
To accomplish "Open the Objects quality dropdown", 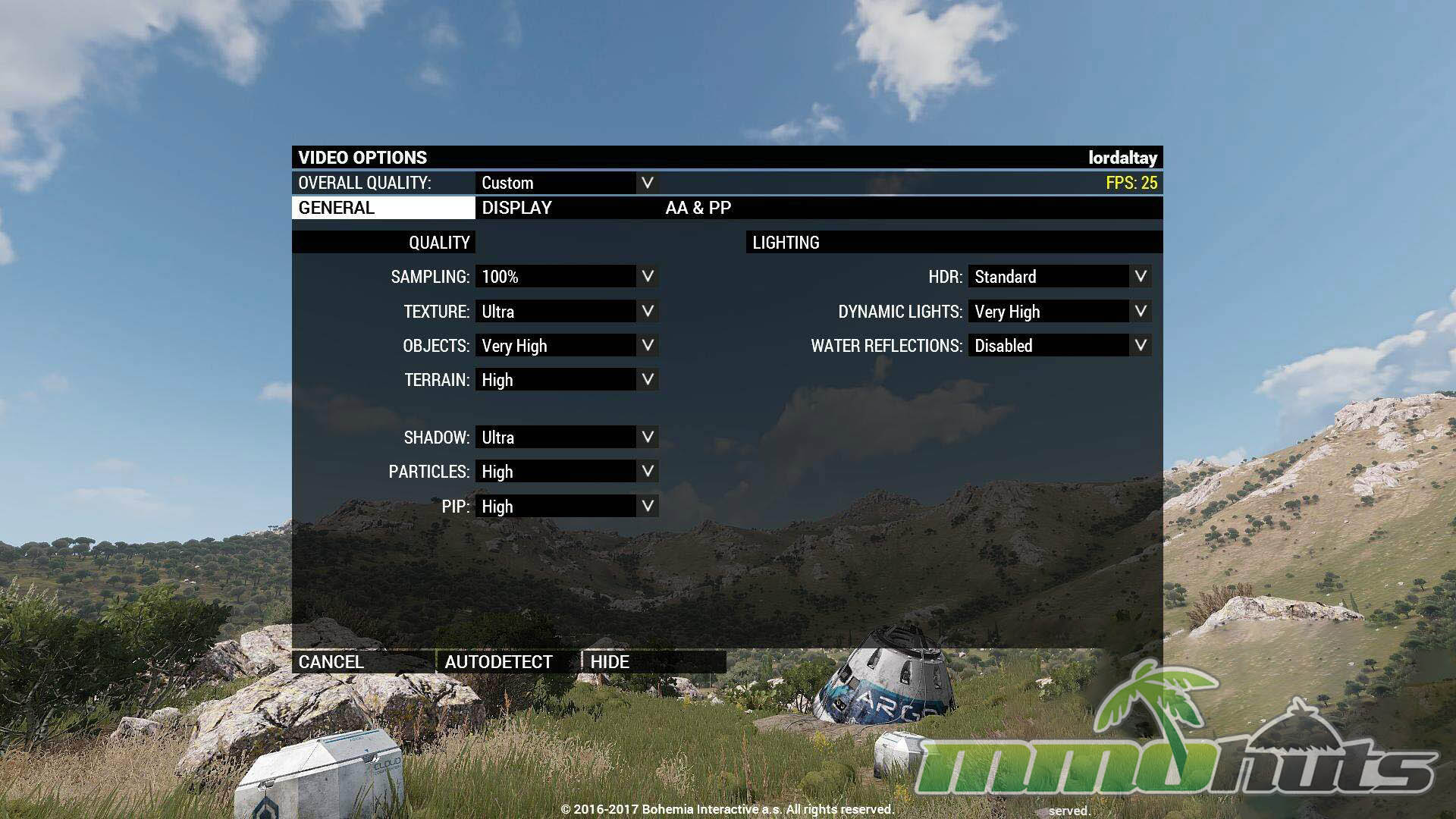I will coord(566,346).
